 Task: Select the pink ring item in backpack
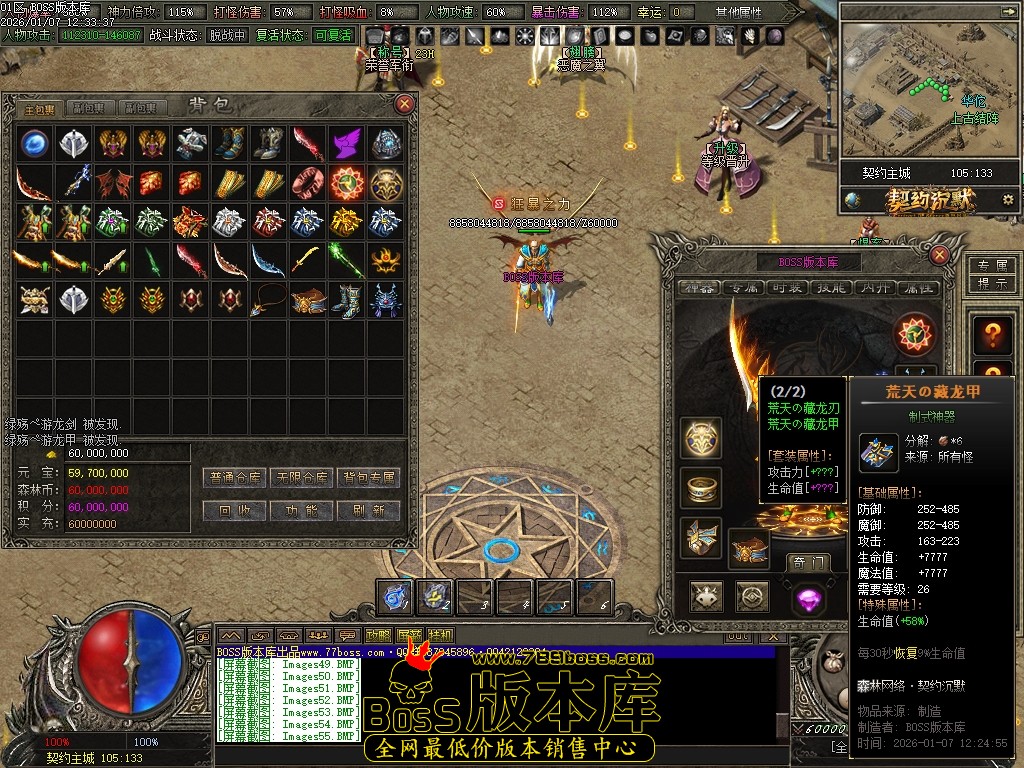pyautogui.click(x=308, y=183)
